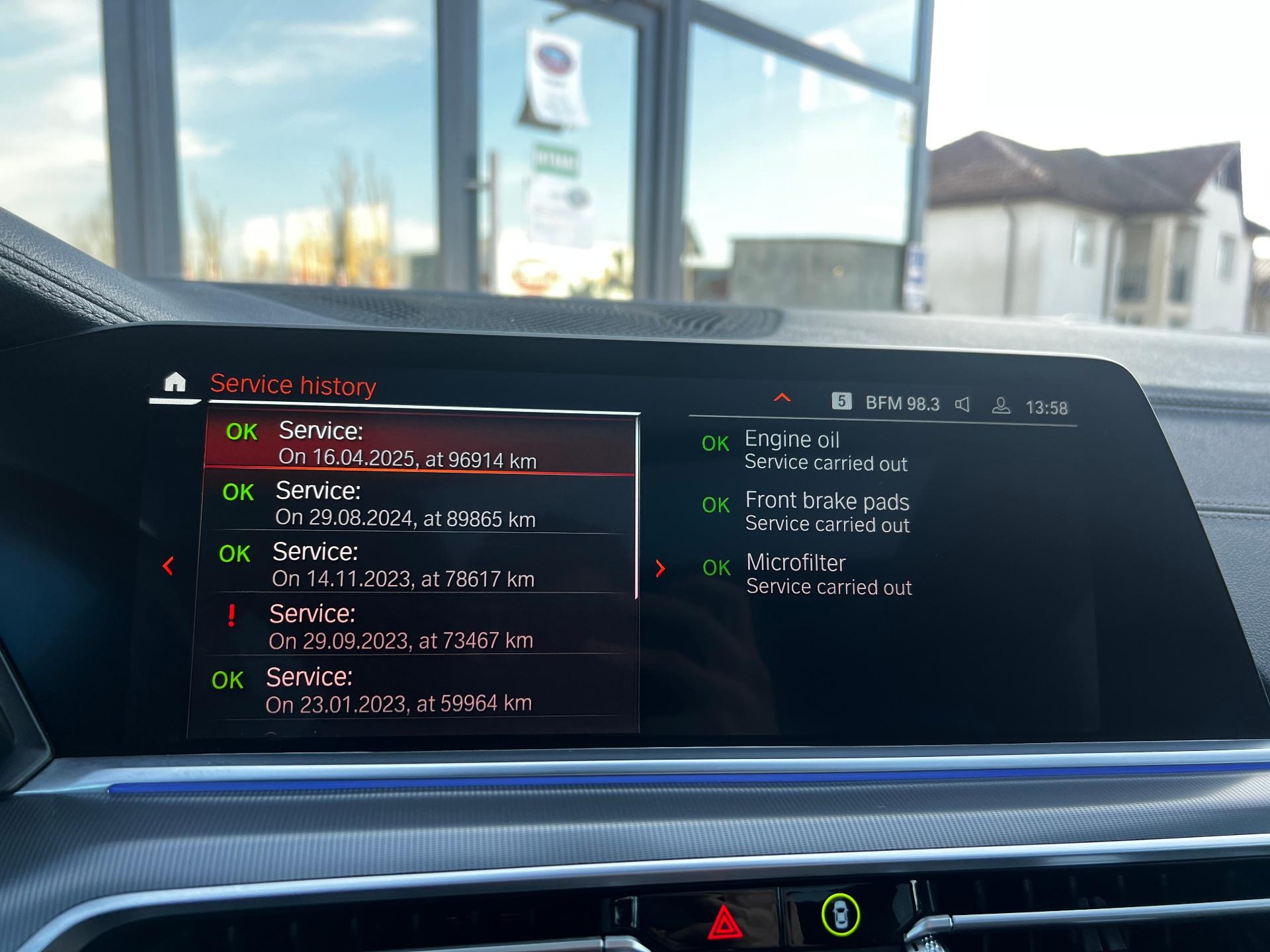Screen dimensions: 1270x952
Task: Toggle the speaker mute icon
Action: tap(963, 405)
